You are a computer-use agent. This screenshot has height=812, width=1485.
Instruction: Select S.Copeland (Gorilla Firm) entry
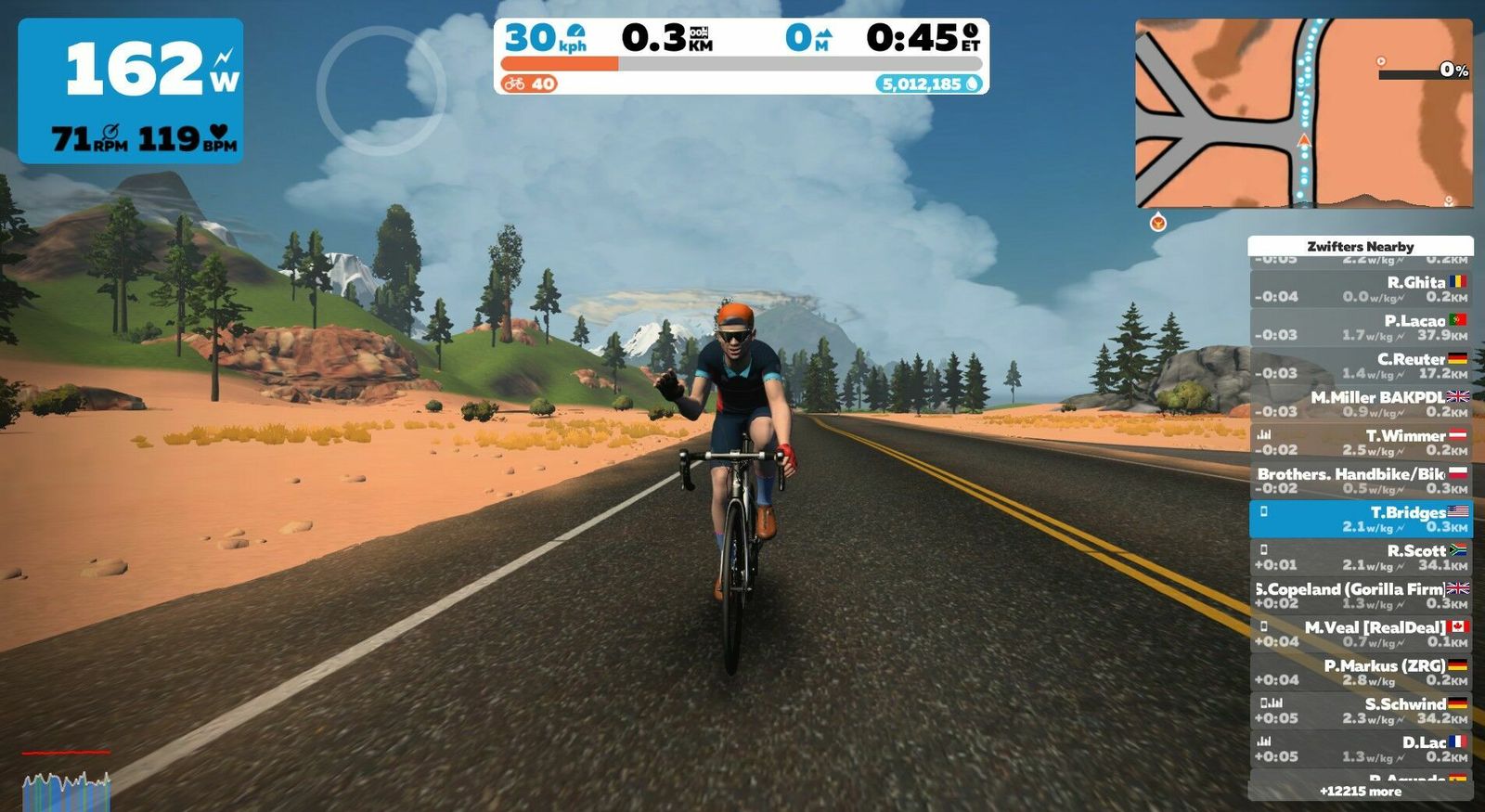1361,596
